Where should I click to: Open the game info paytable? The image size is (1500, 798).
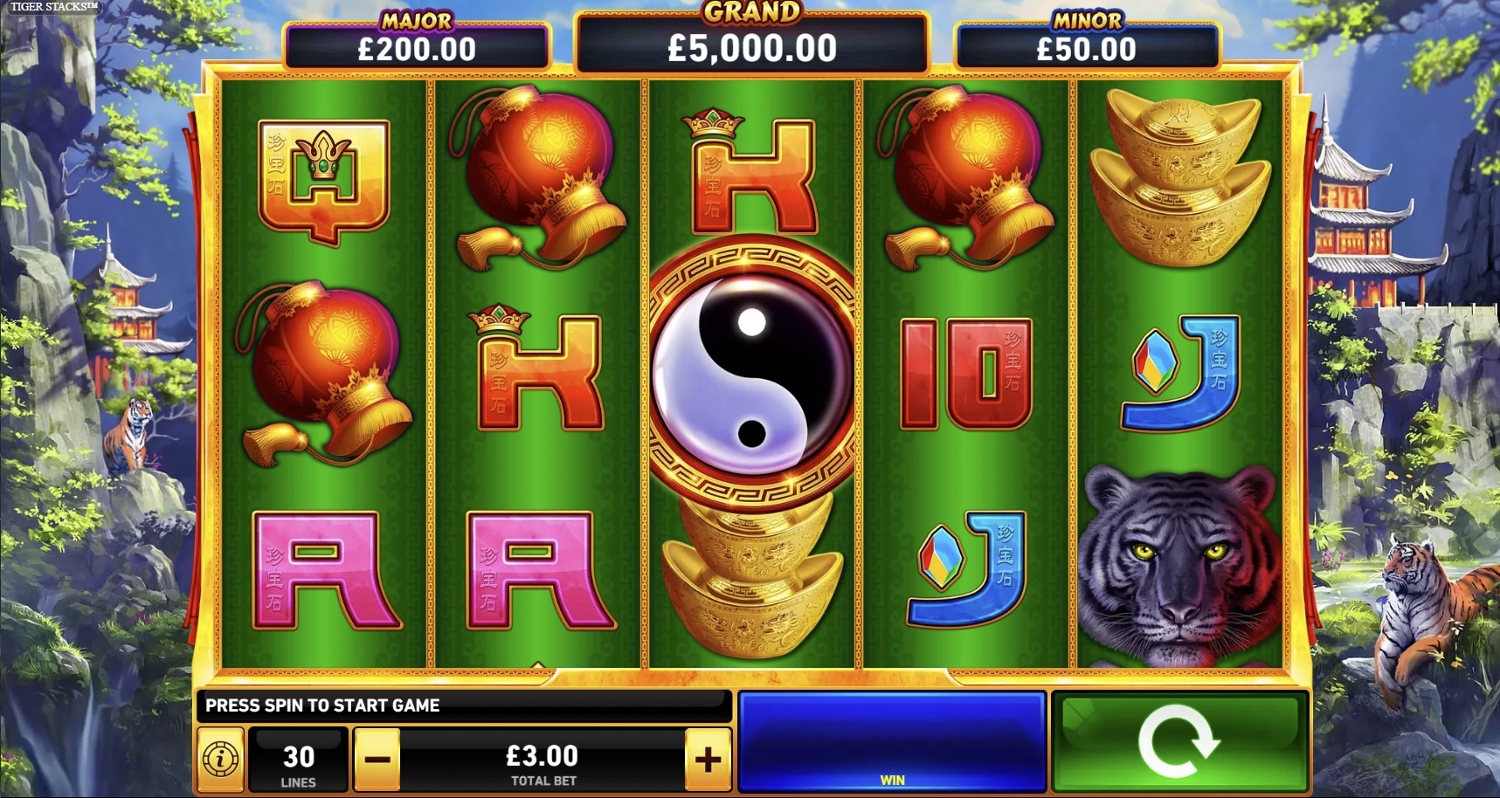pos(220,760)
